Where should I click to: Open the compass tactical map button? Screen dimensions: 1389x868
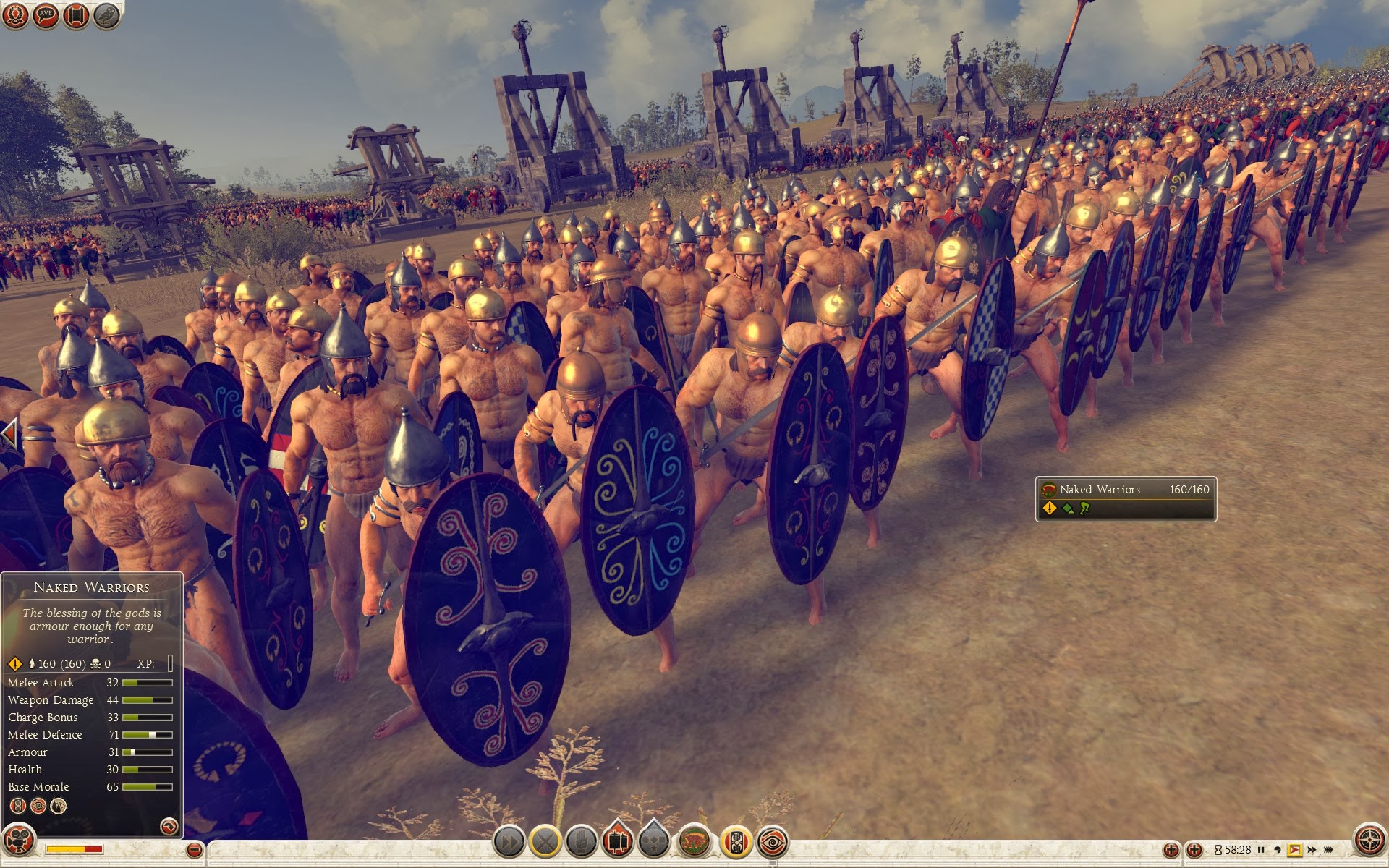[x=1369, y=841]
